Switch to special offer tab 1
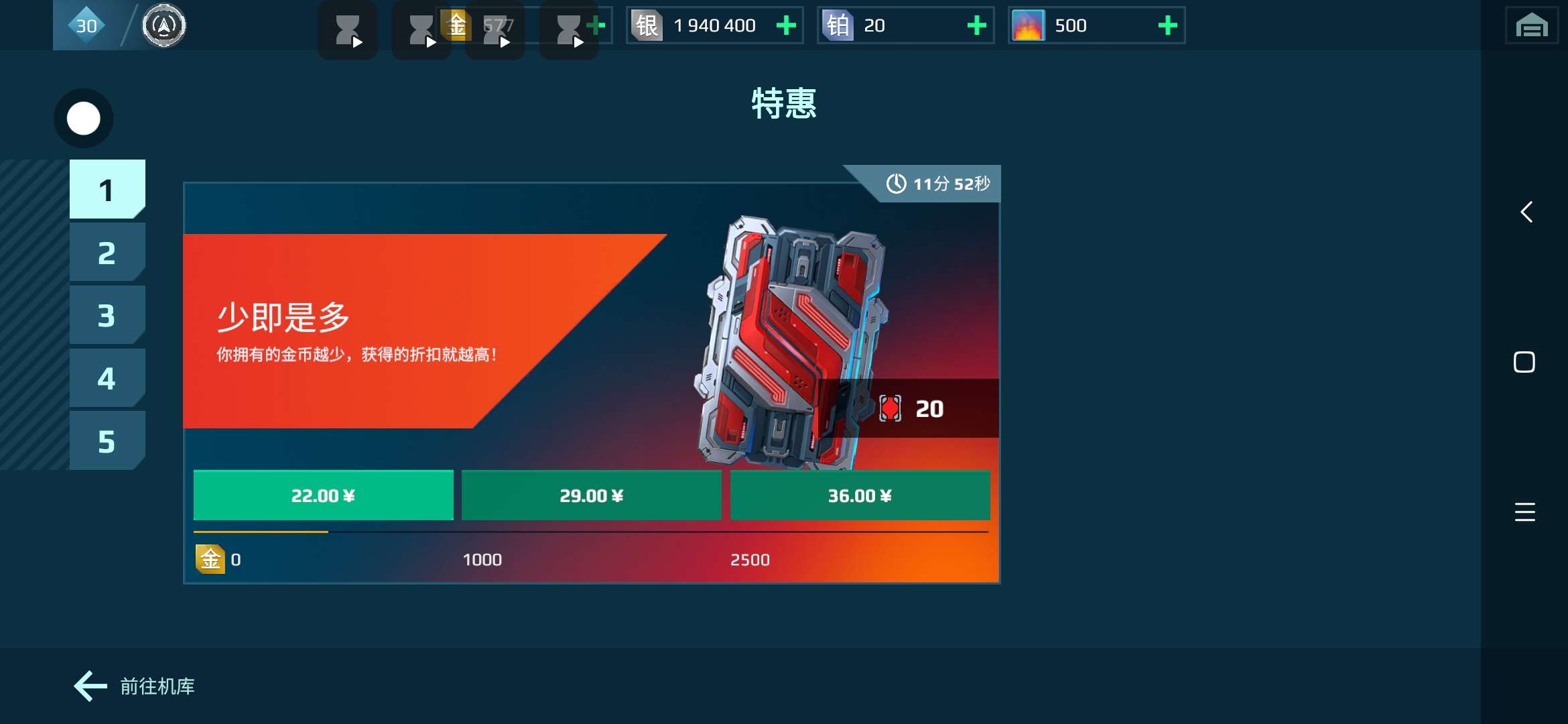Image resolution: width=1568 pixels, height=724 pixels. click(x=107, y=190)
